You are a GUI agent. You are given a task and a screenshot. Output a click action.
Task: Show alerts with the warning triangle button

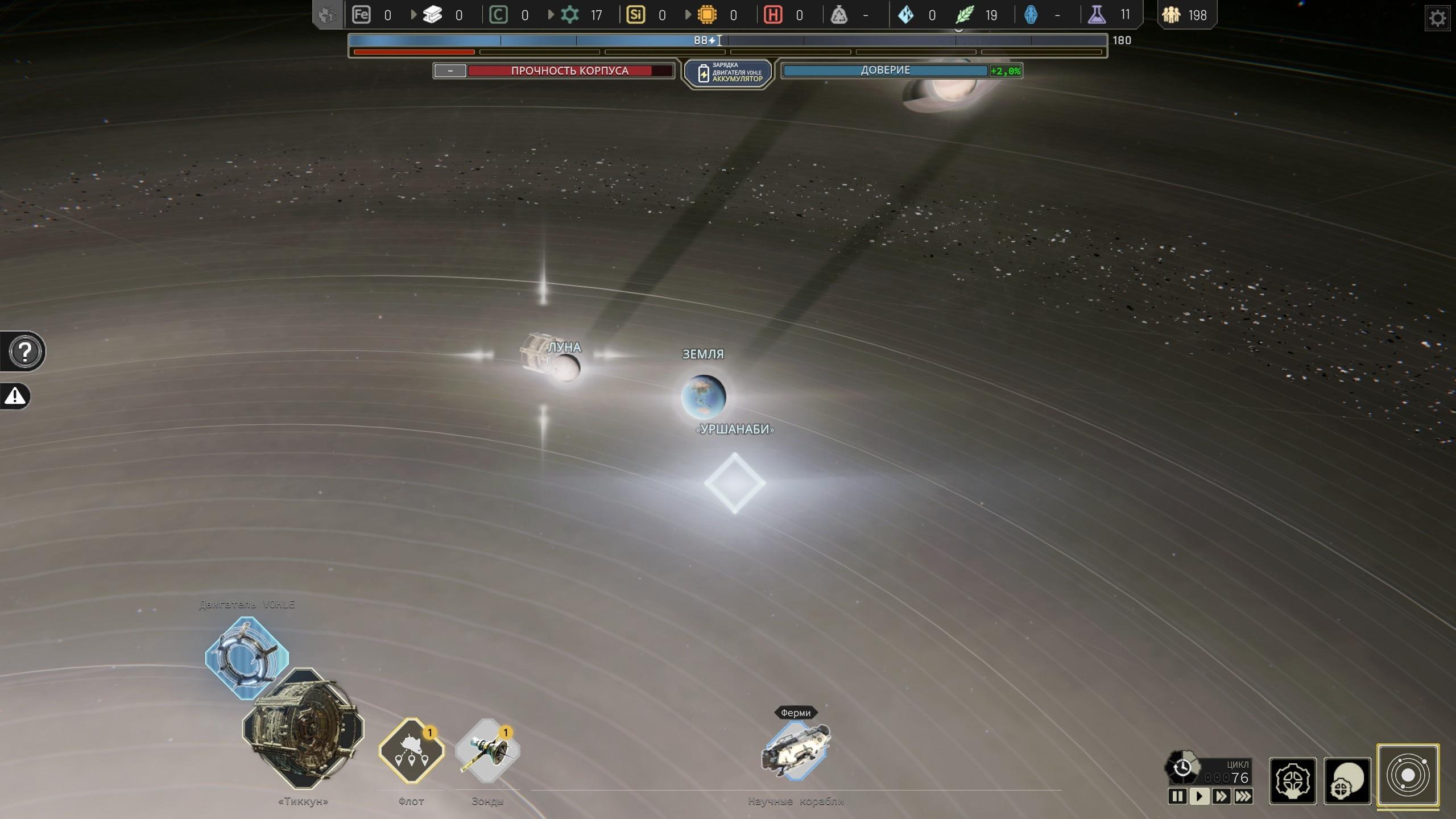pyautogui.click(x=15, y=396)
